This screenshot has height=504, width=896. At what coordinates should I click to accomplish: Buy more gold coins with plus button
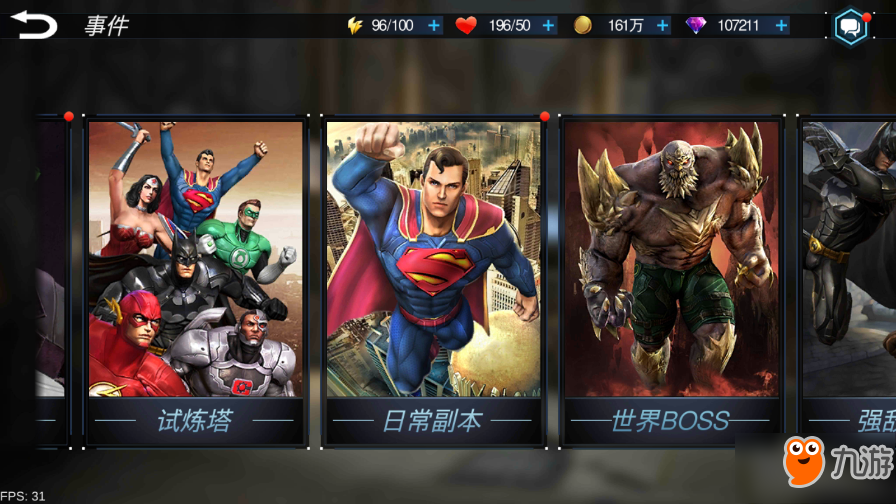[x=662, y=26]
